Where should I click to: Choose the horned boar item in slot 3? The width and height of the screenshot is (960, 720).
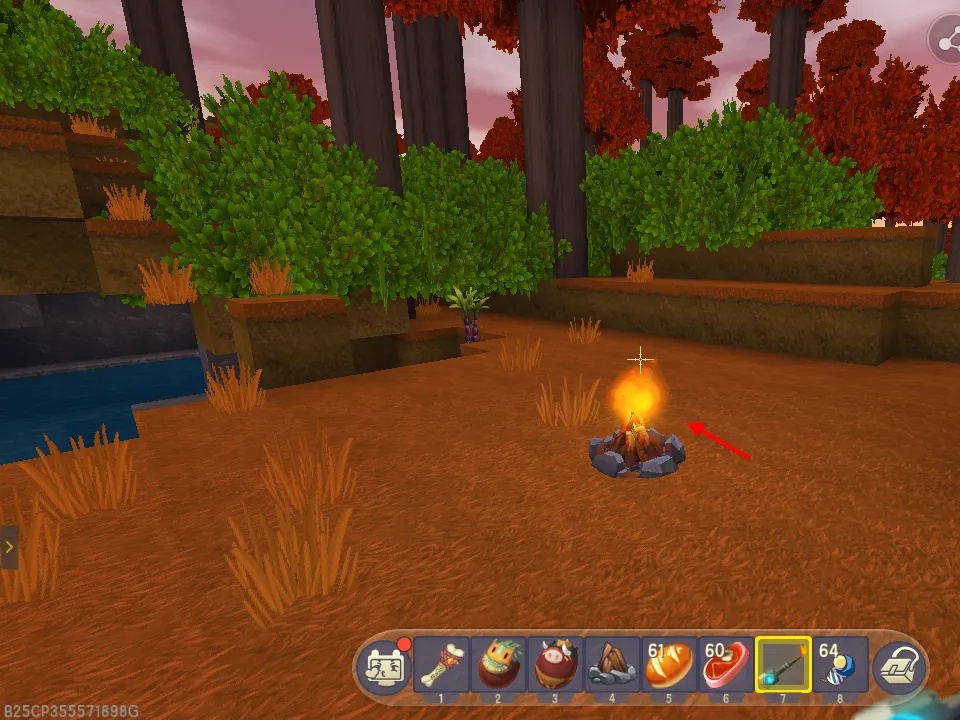(555, 664)
